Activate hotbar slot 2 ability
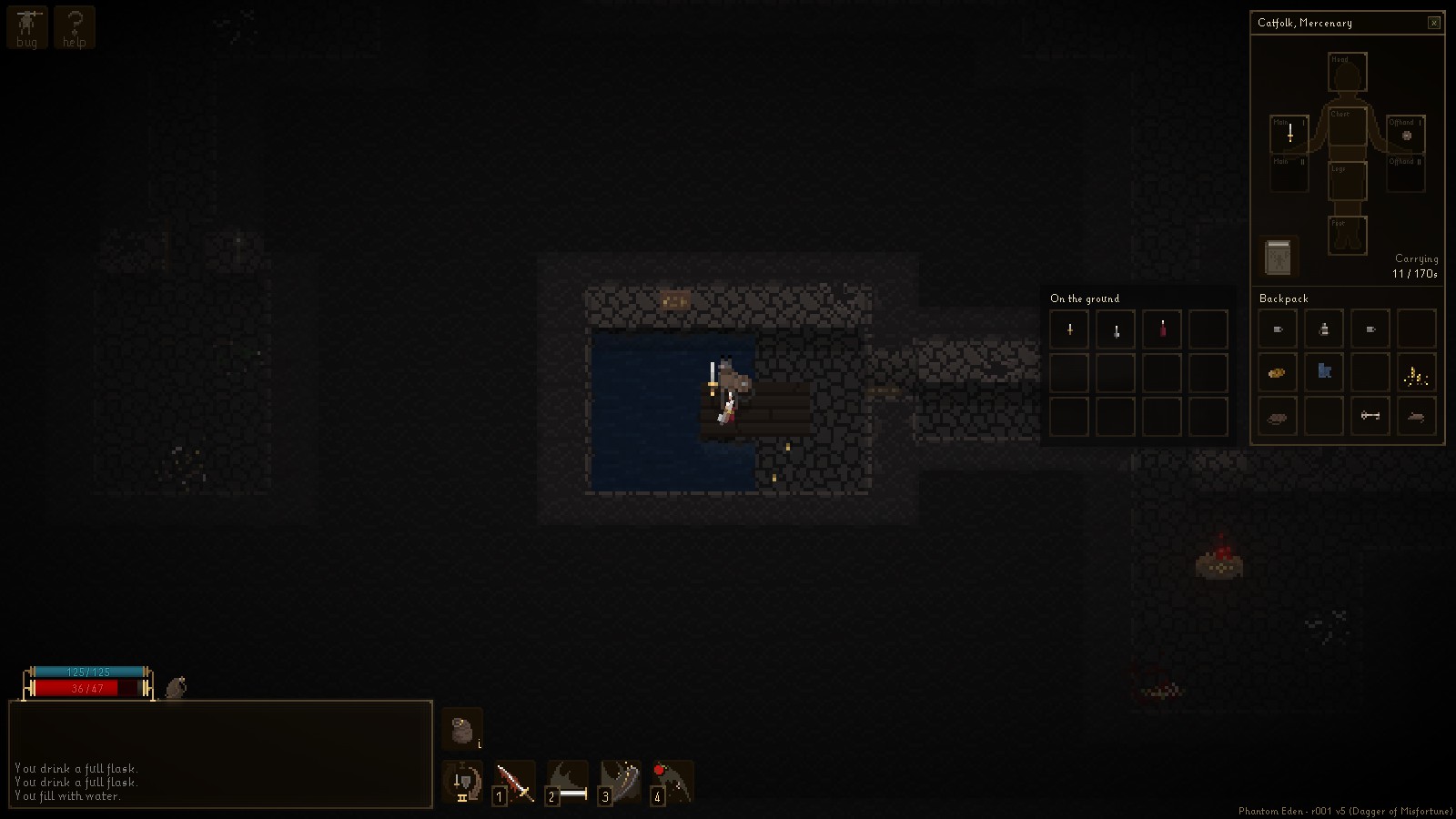 [568, 783]
